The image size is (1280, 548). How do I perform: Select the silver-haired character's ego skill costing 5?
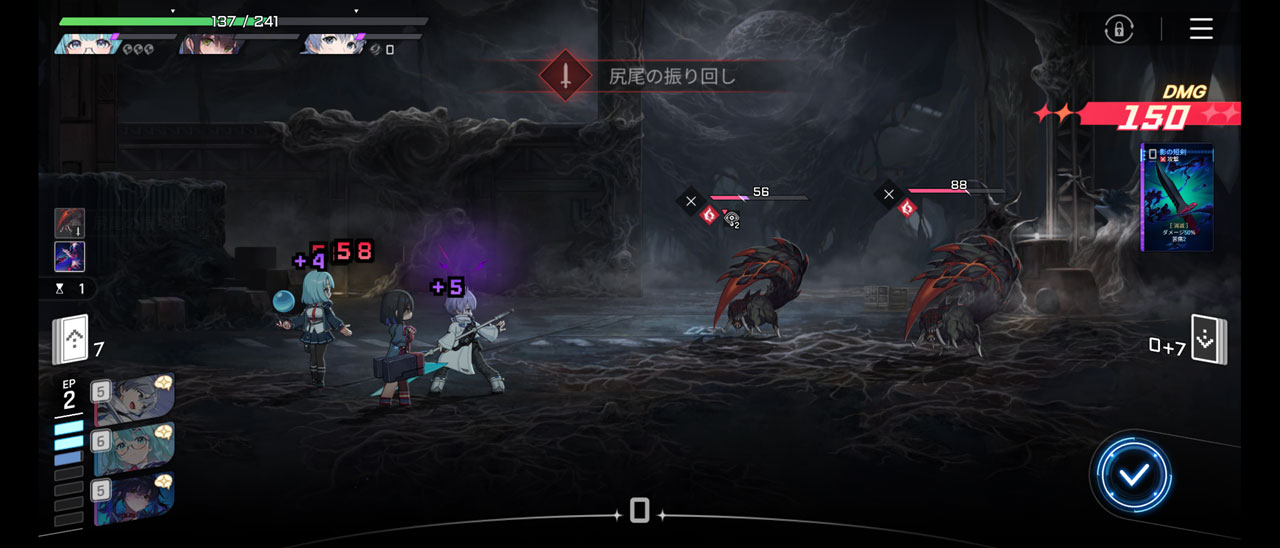tap(135, 399)
